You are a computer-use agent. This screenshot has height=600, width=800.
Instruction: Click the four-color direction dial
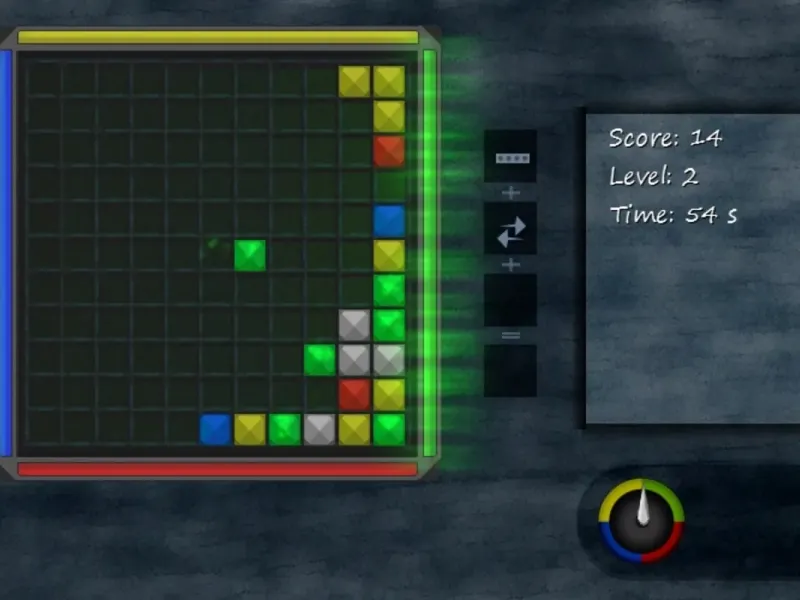click(x=641, y=521)
